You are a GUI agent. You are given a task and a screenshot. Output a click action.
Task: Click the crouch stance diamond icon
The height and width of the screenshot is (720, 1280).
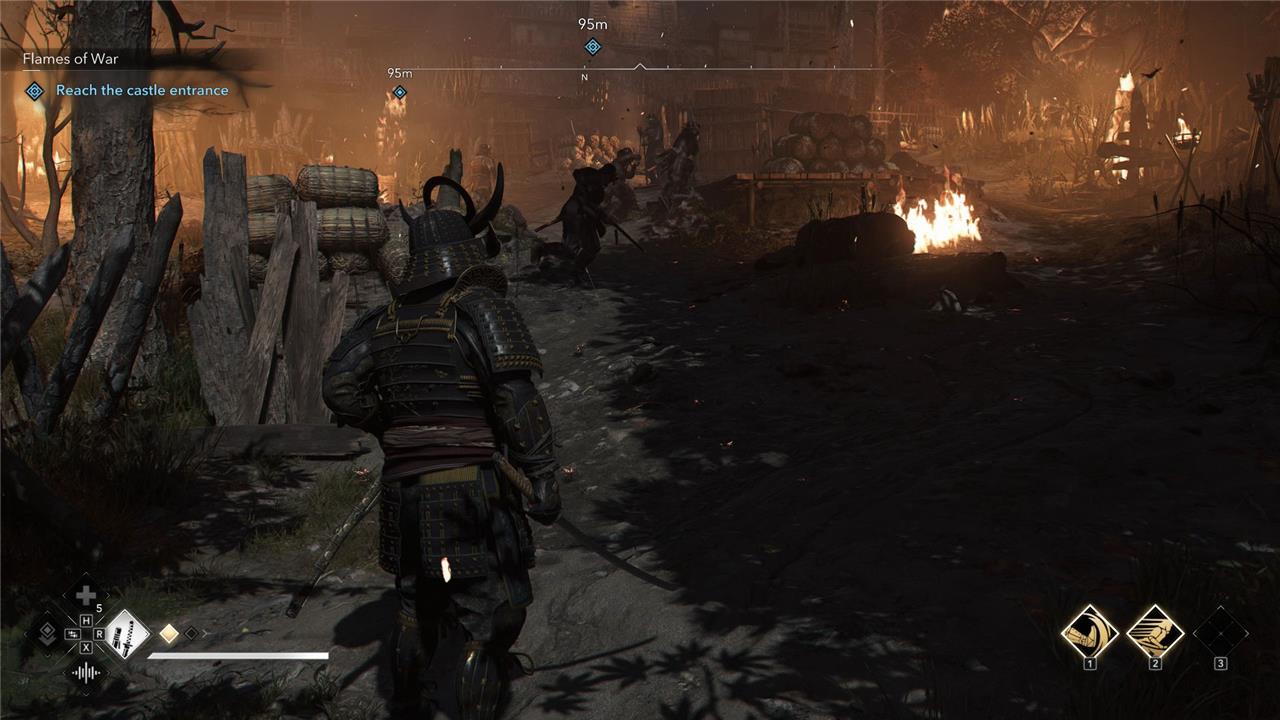[46, 634]
